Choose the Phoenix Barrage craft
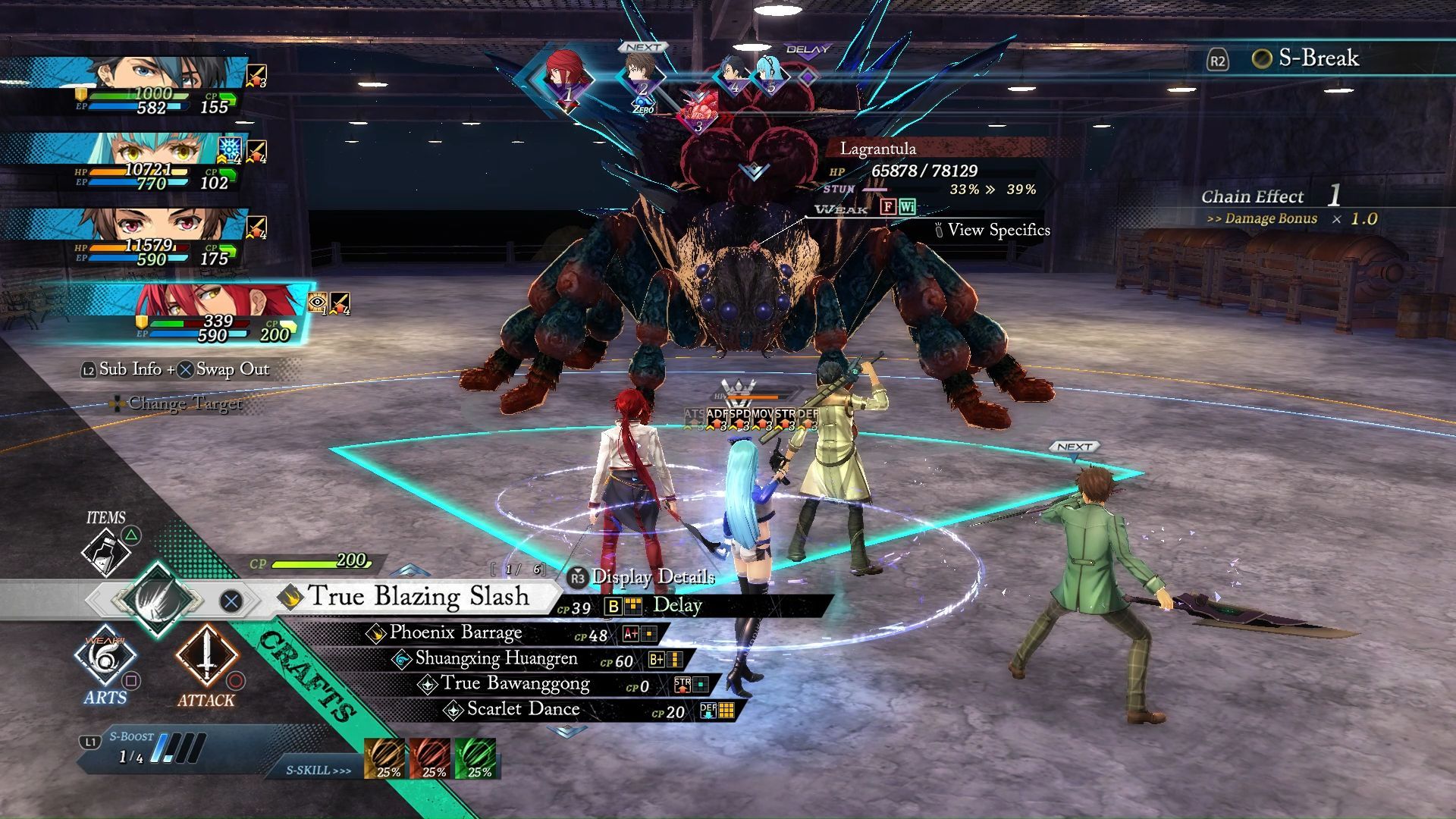The image size is (1456, 819). (x=455, y=633)
